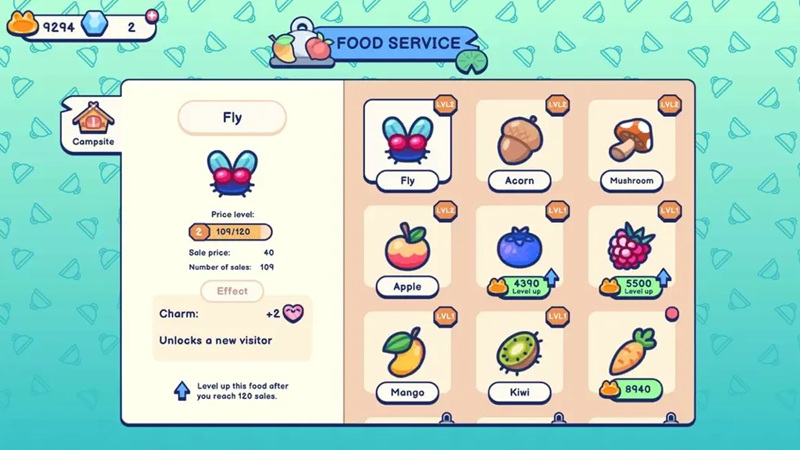
Task: Open the Campsite tab
Action: (x=93, y=125)
